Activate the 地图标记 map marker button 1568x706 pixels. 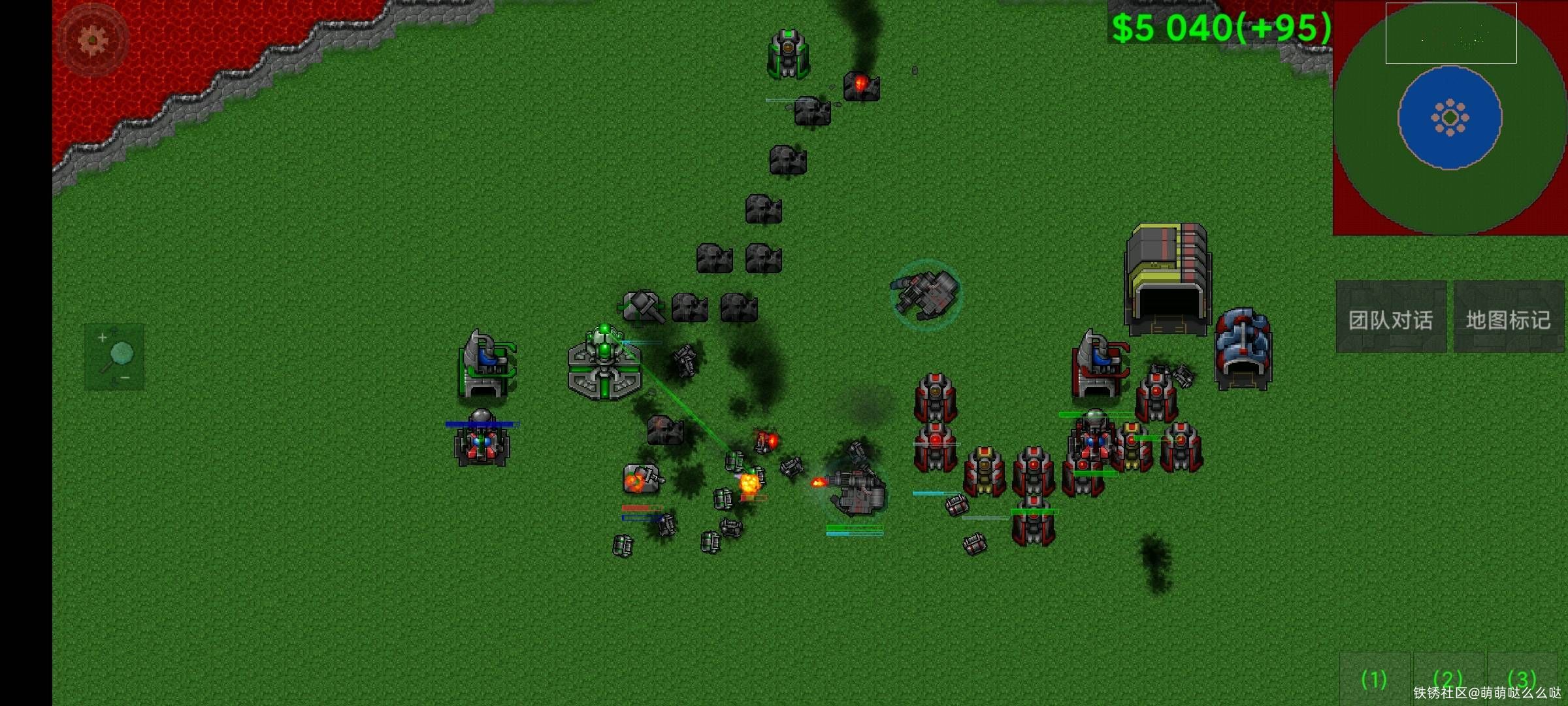click(x=1508, y=318)
